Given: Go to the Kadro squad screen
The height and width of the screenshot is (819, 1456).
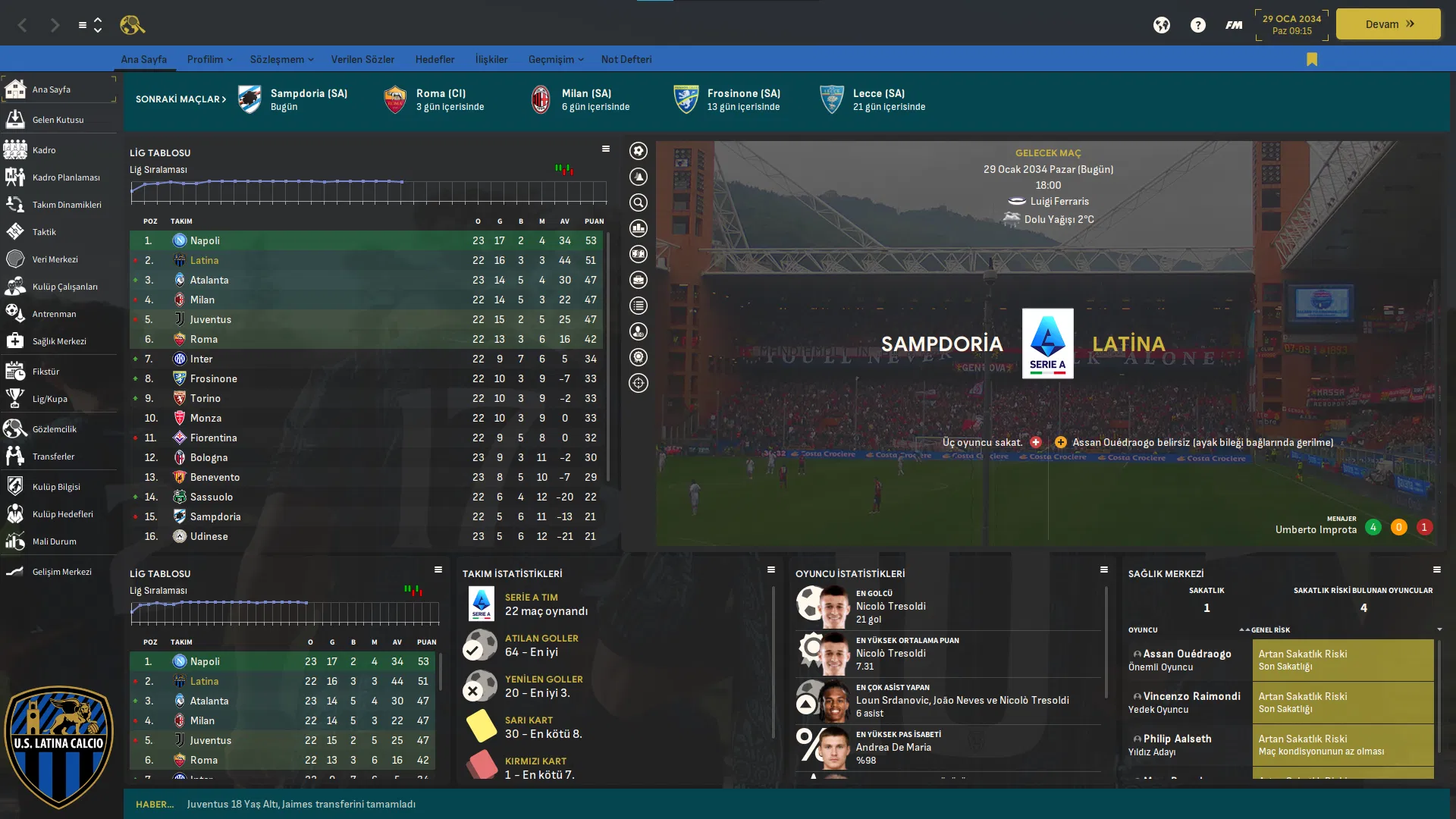Looking at the screenshot, I should coord(44,150).
